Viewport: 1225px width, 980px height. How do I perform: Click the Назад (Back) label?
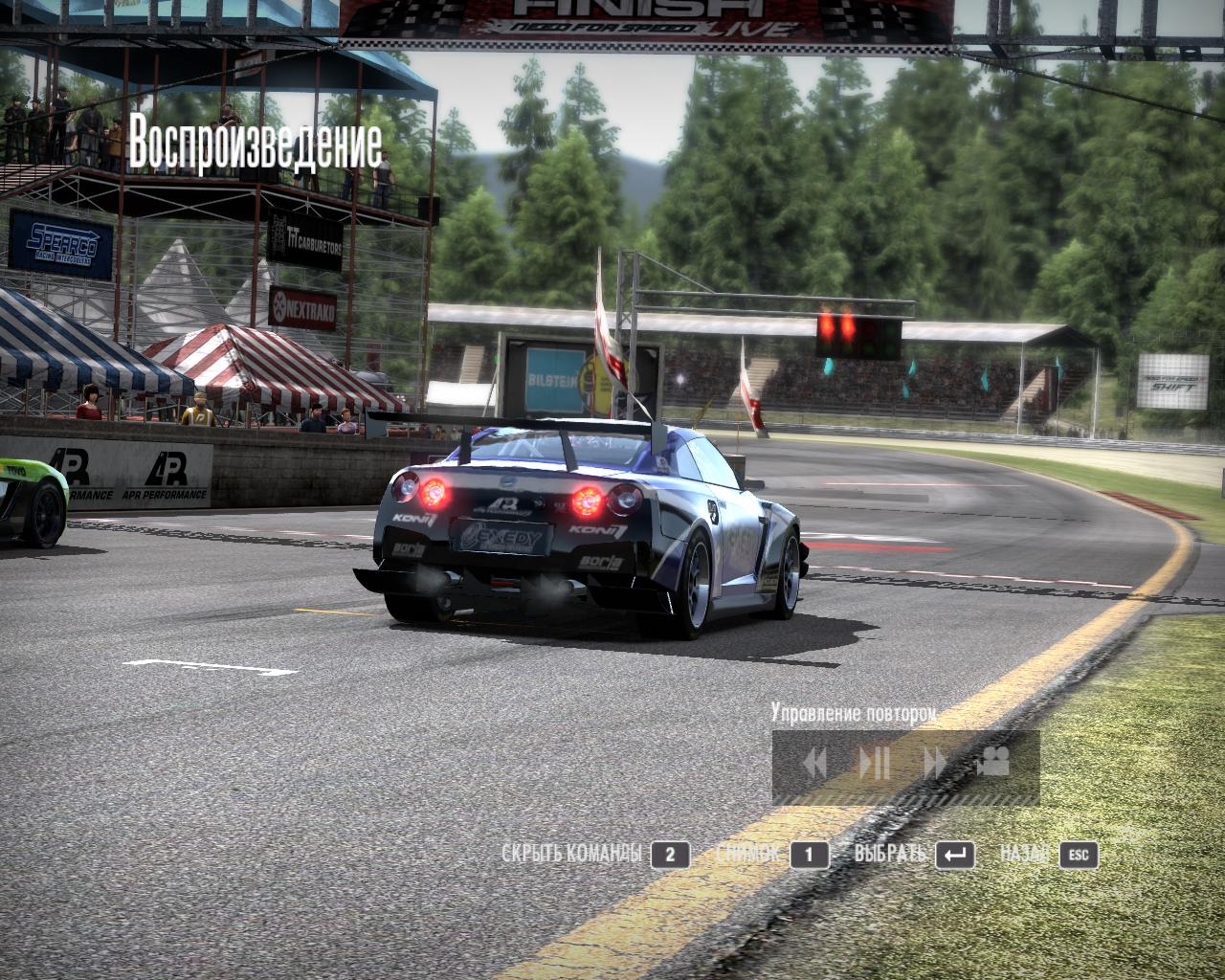[1024, 854]
